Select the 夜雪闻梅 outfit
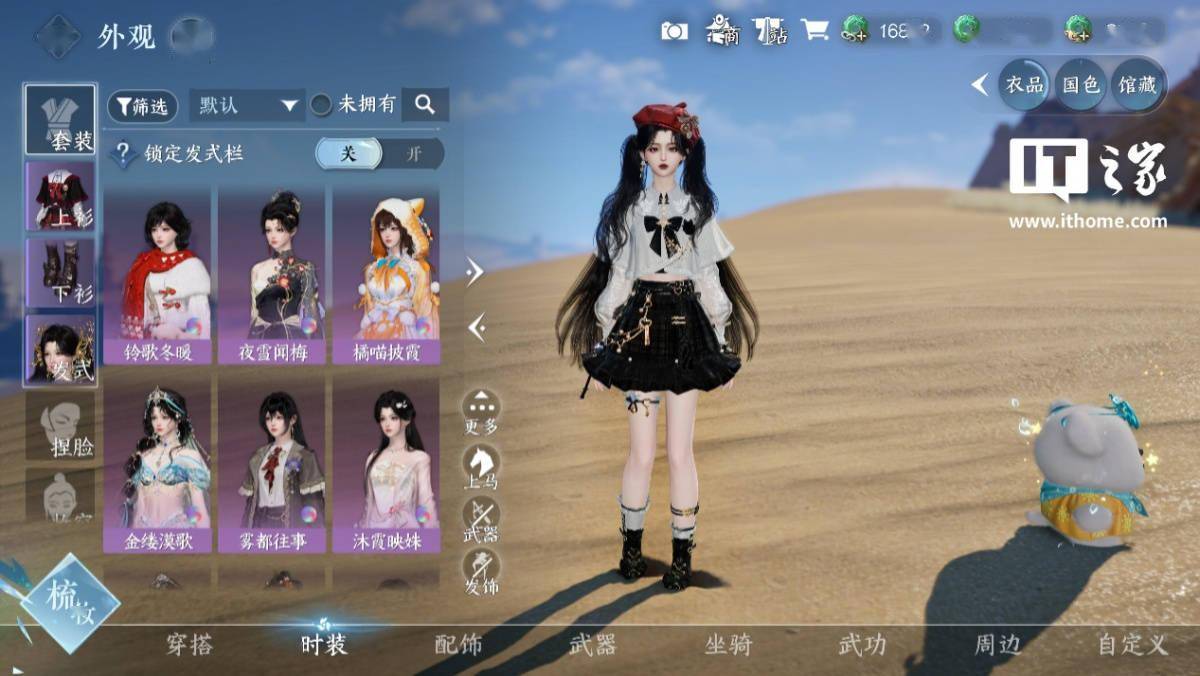 [x=272, y=274]
